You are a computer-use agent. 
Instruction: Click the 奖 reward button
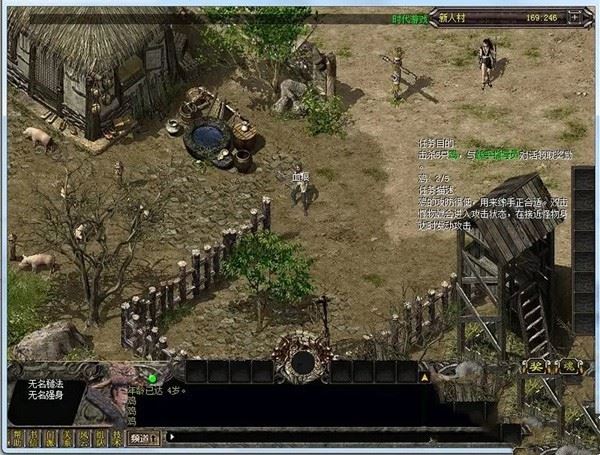click(539, 367)
